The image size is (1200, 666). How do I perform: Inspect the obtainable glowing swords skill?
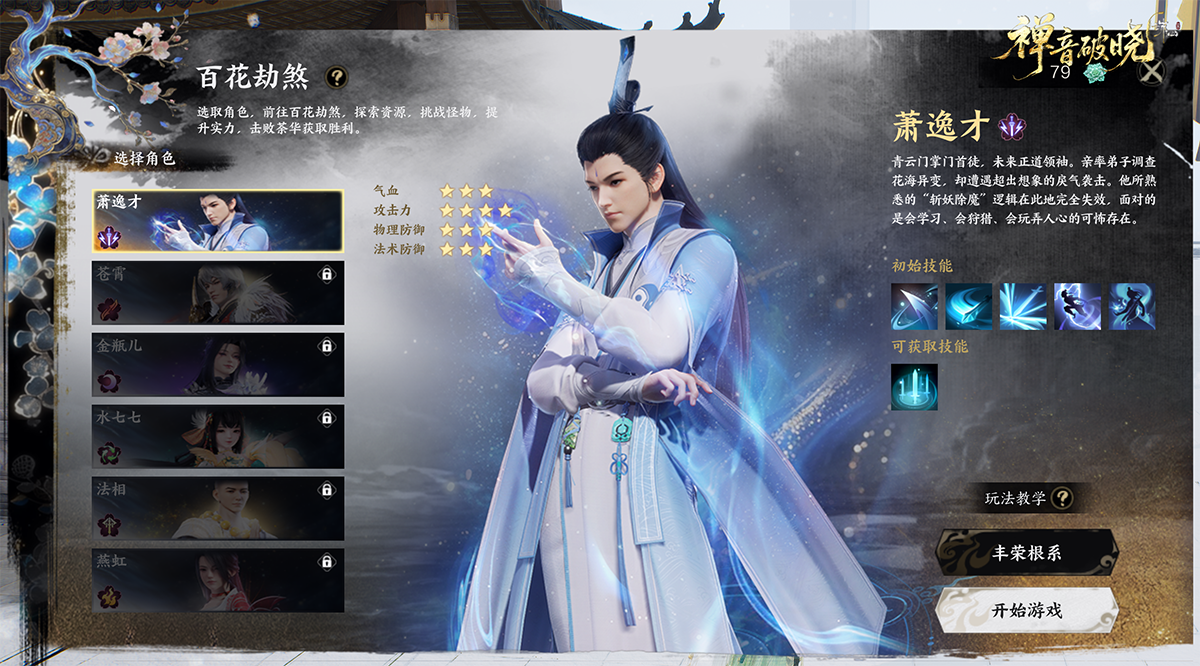(914, 387)
